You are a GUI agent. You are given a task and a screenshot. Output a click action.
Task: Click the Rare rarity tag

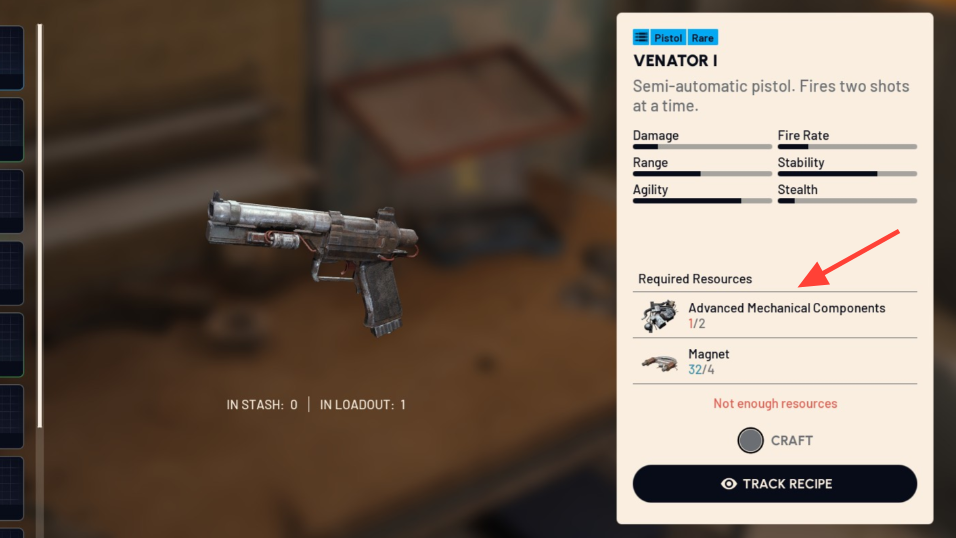703,37
